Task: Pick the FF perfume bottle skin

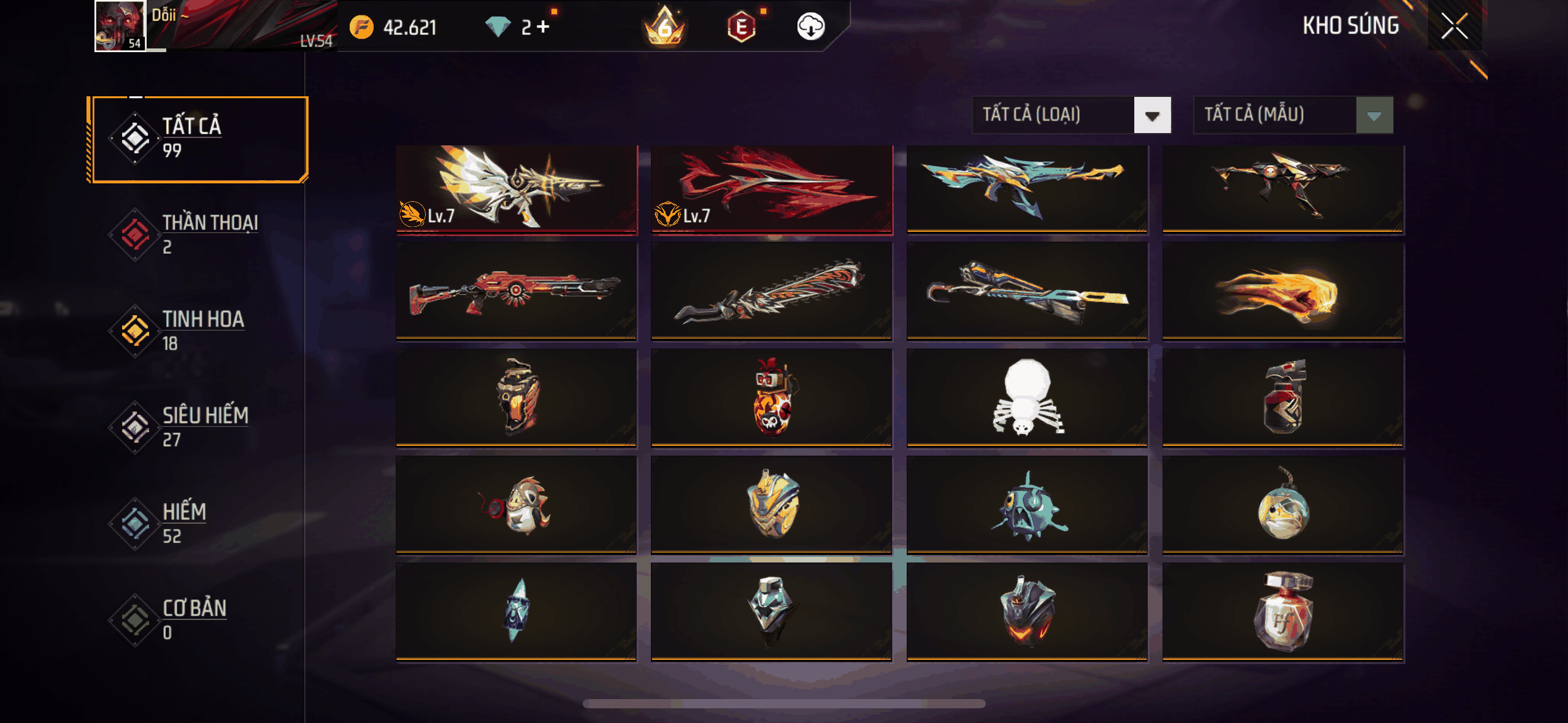Action: tap(1283, 611)
